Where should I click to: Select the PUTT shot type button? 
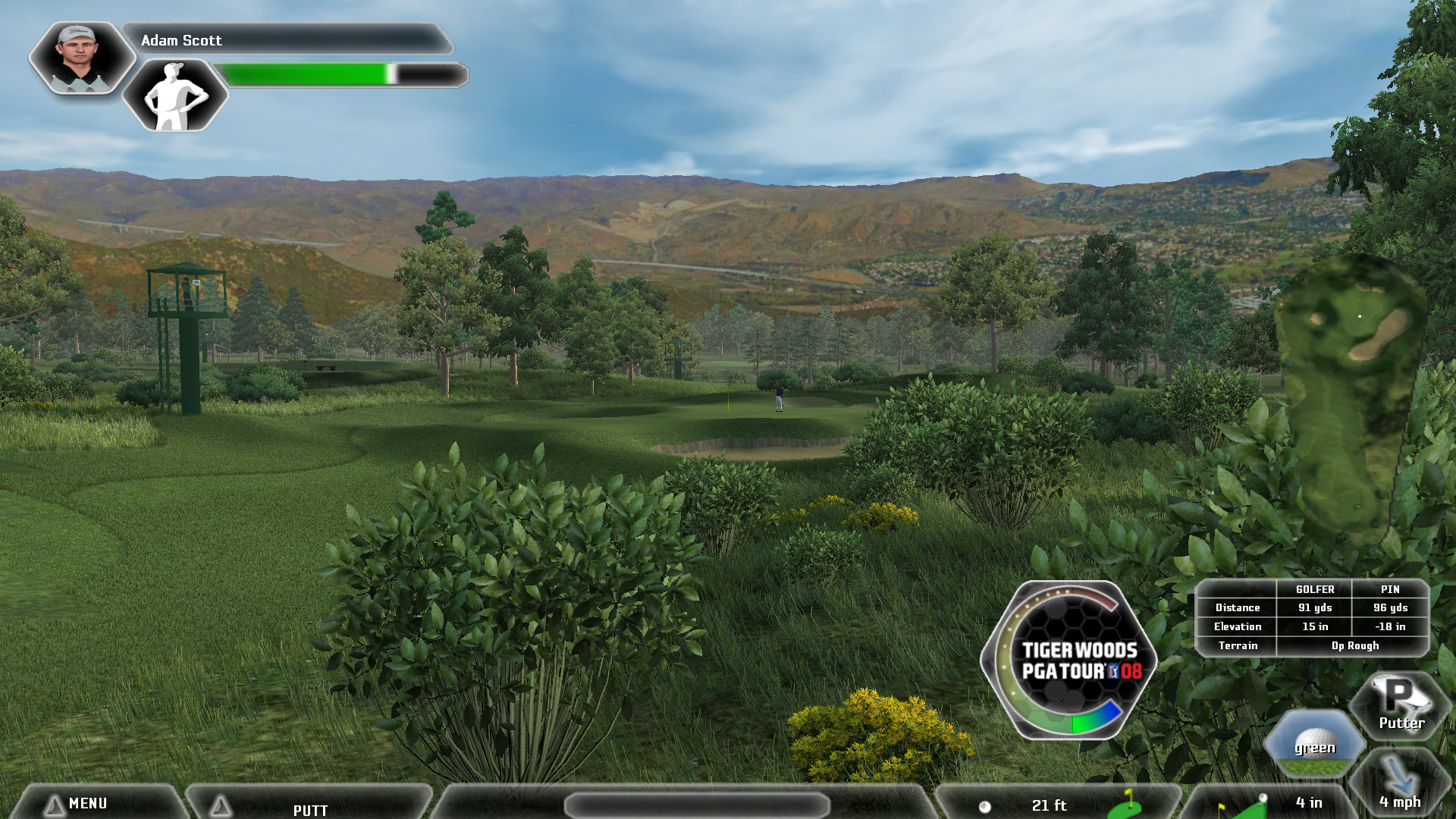coord(310,808)
